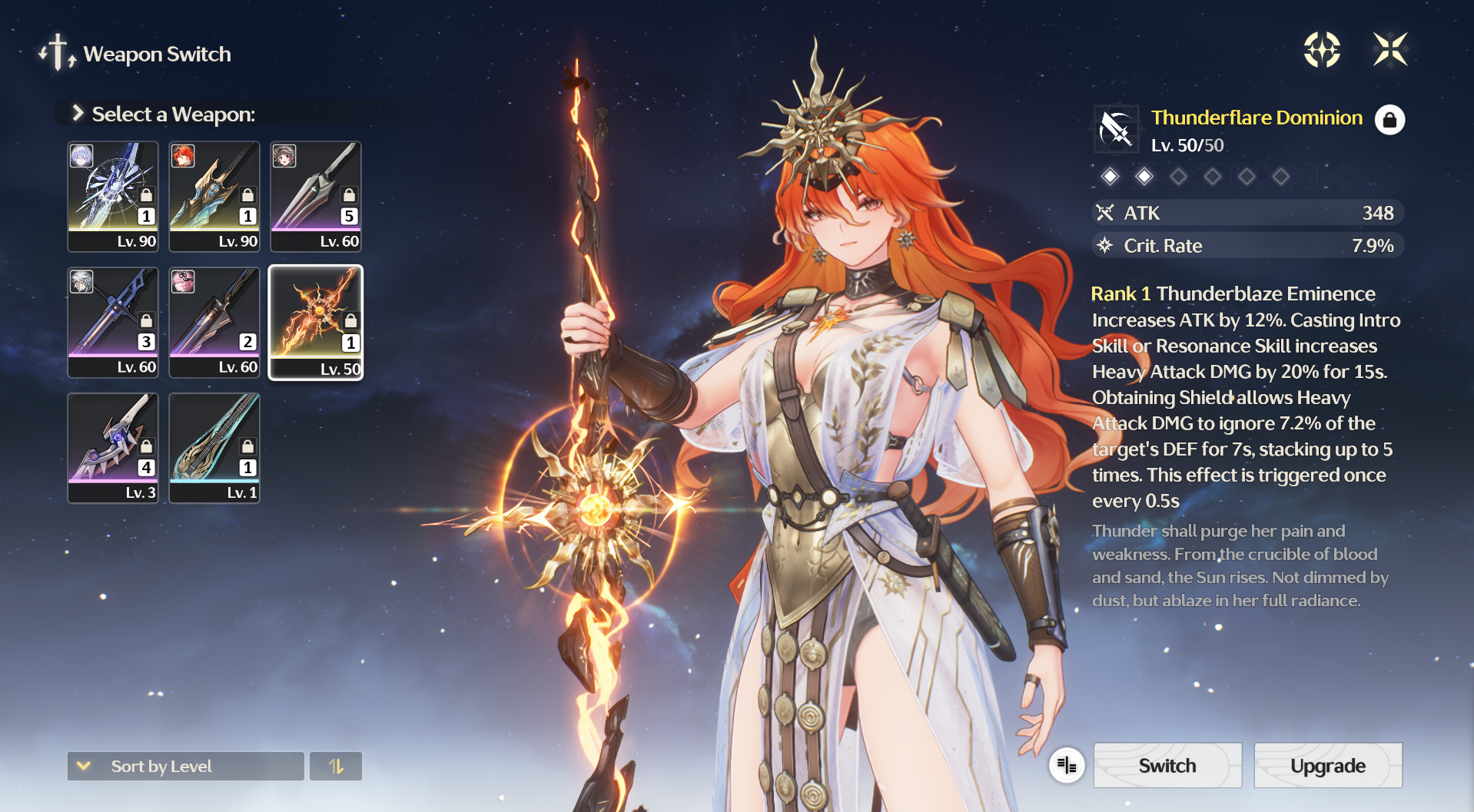The width and height of the screenshot is (1474, 812).
Task: Open the weapon comparison details button
Action: pyautogui.click(x=1067, y=765)
